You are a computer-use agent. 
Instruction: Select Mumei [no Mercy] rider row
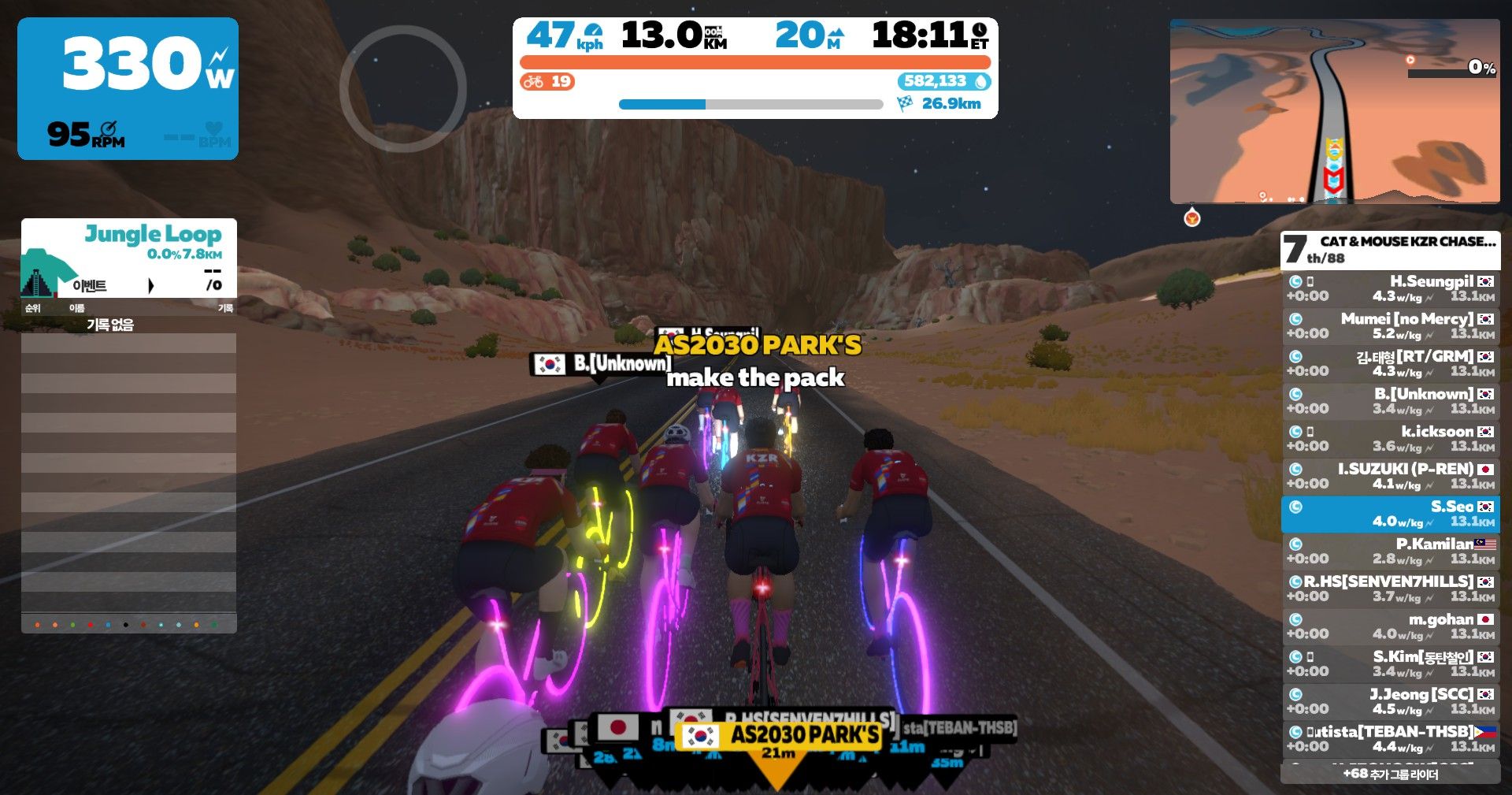click(x=1390, y=326)
